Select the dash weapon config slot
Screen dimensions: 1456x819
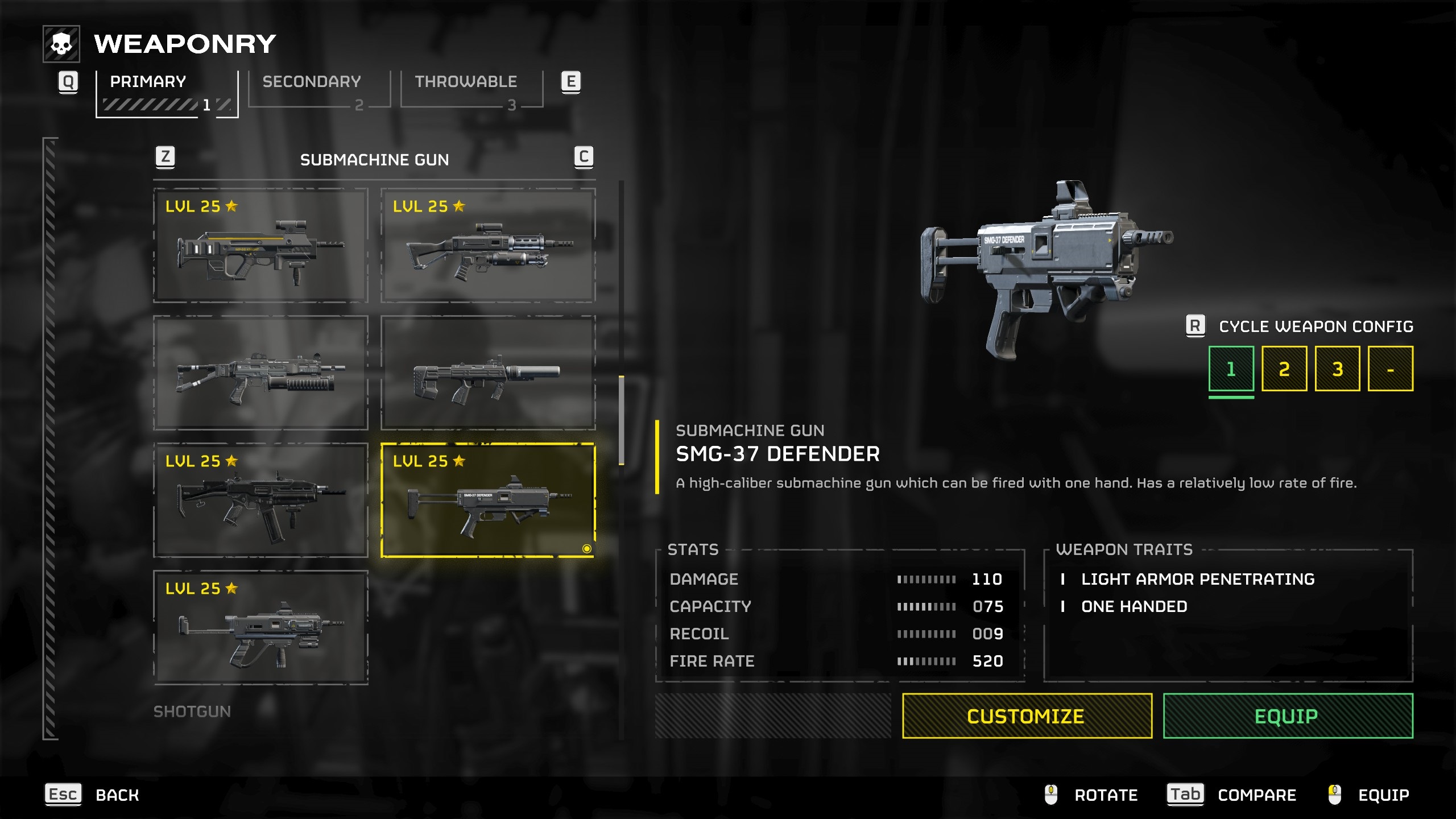click(x=1390, y=369)
